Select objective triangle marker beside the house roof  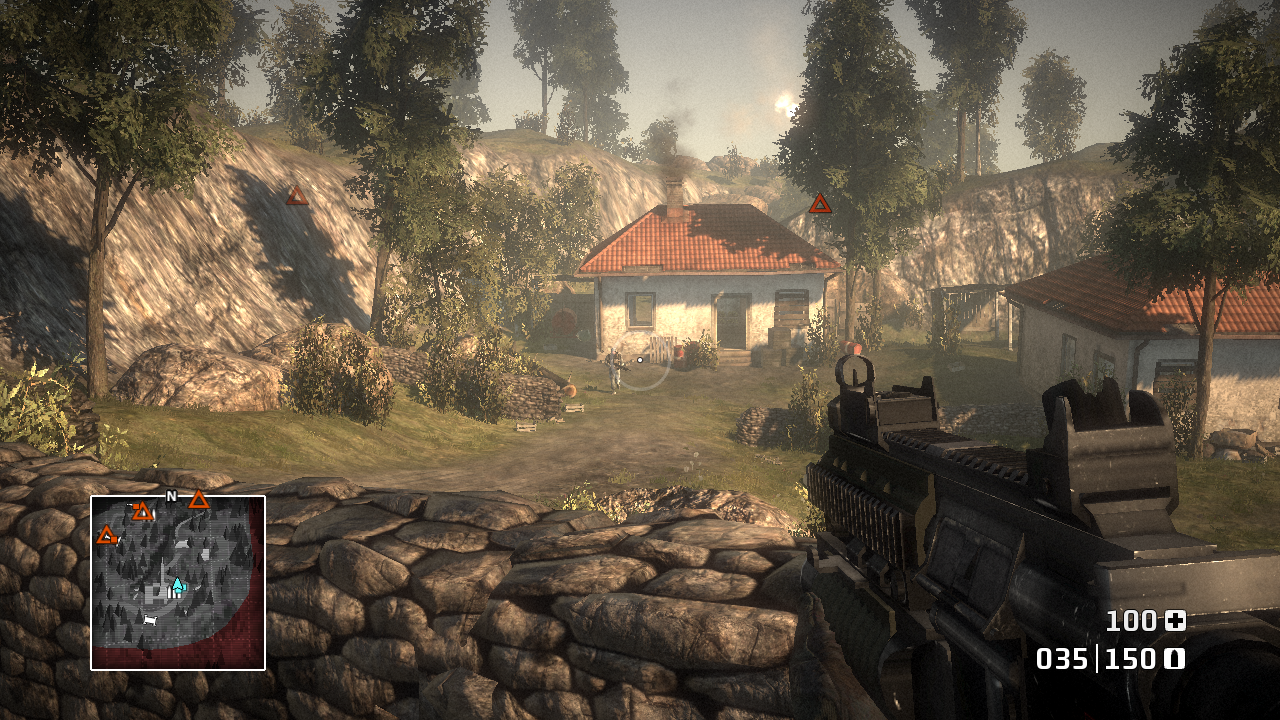point(820,204)
